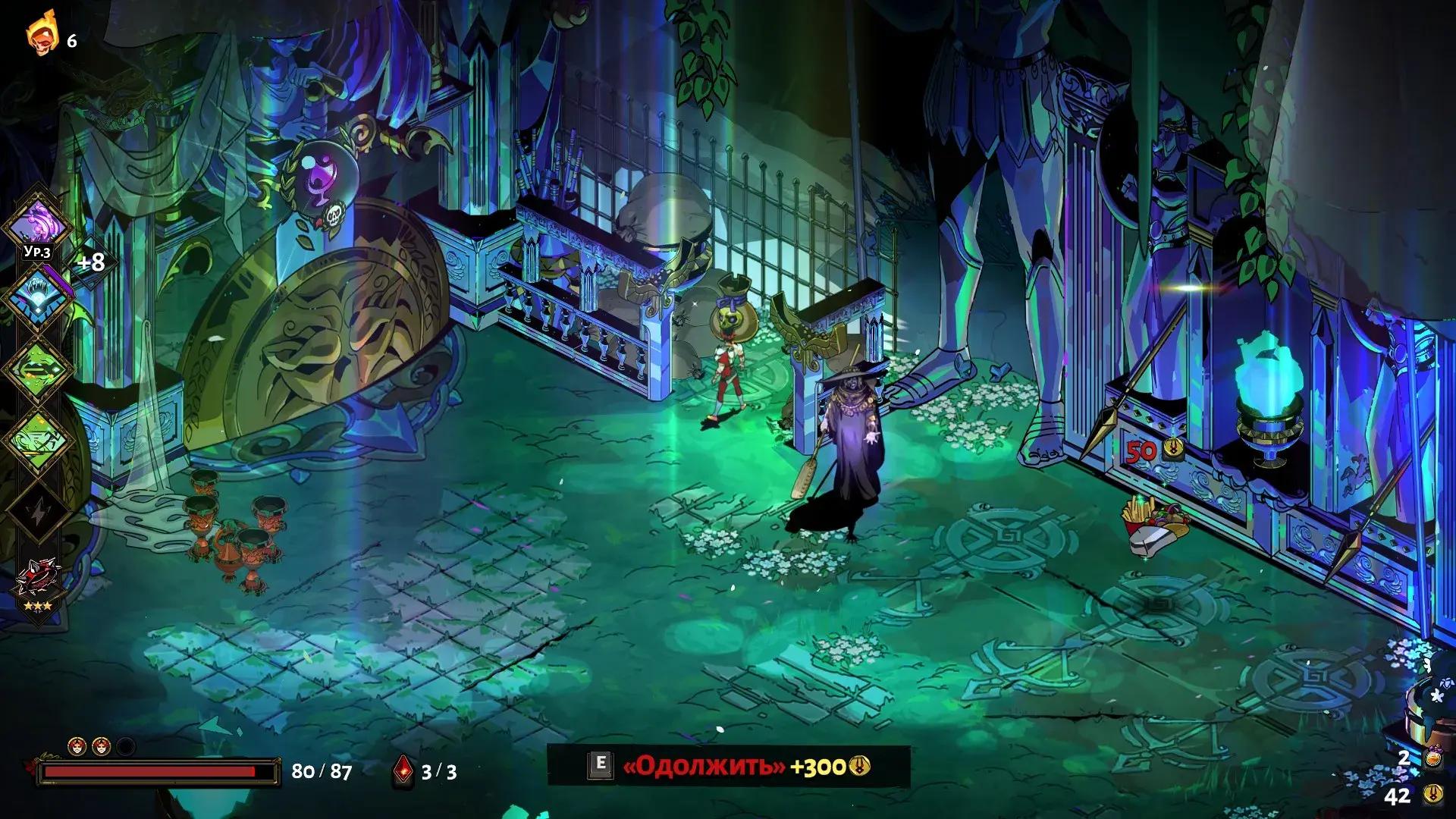Click the nectar bottle resource icon
The height and width of the screenshot is (819, 1456).
tap(1432, 758)
